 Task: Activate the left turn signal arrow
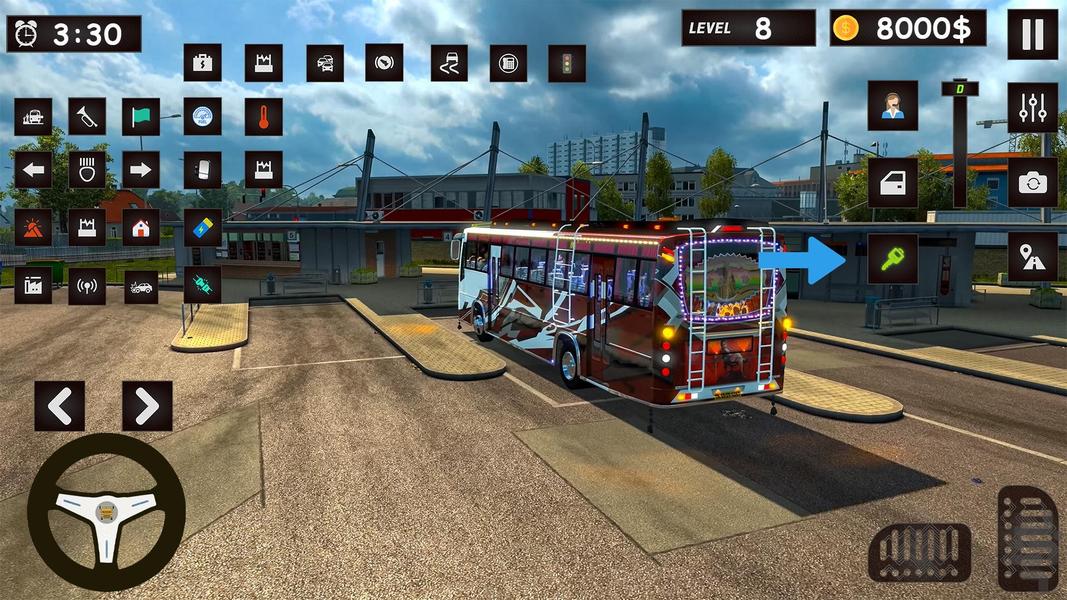pos(33,170)
